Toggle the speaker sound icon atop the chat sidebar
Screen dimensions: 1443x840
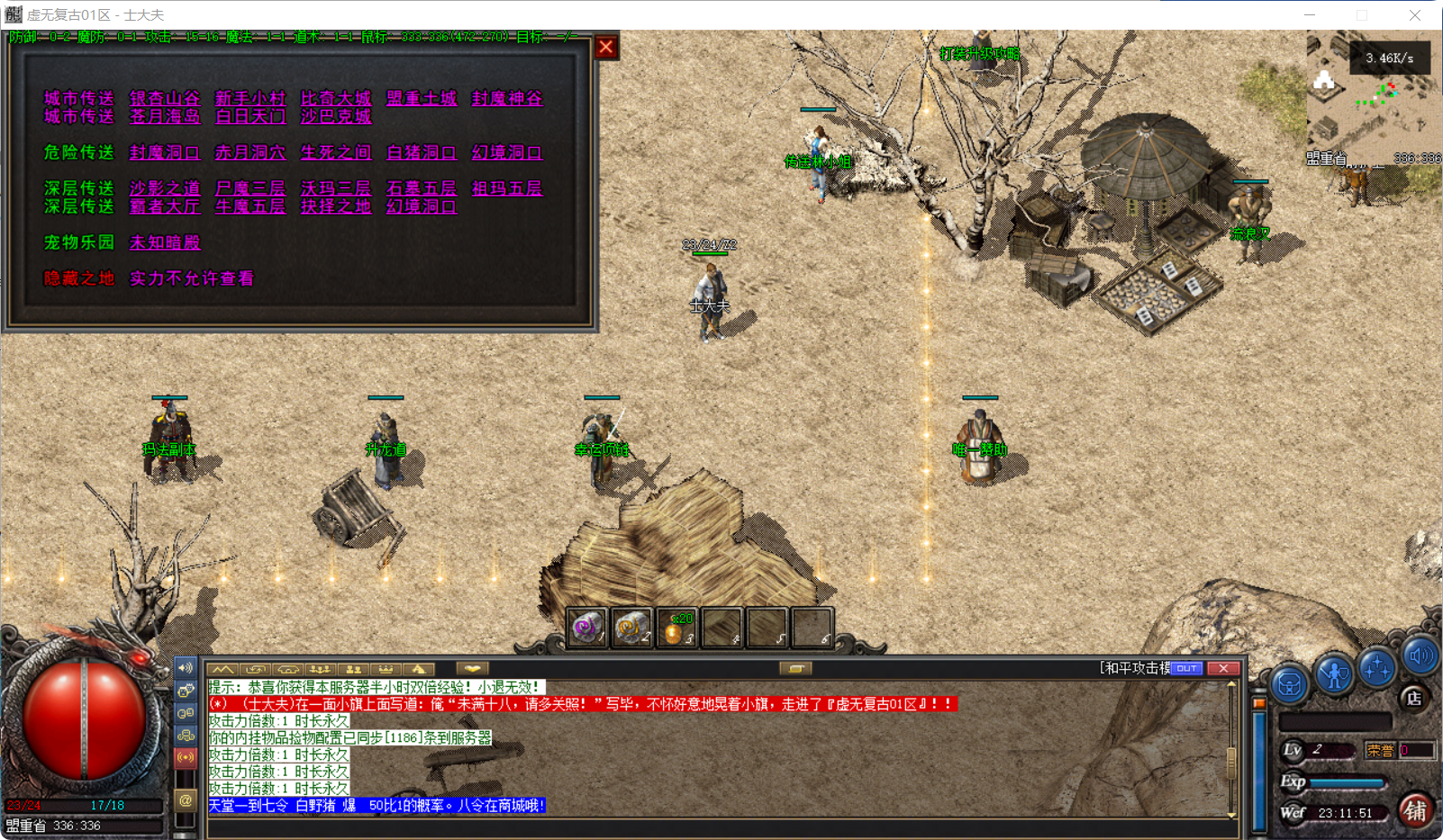[186, 668]
